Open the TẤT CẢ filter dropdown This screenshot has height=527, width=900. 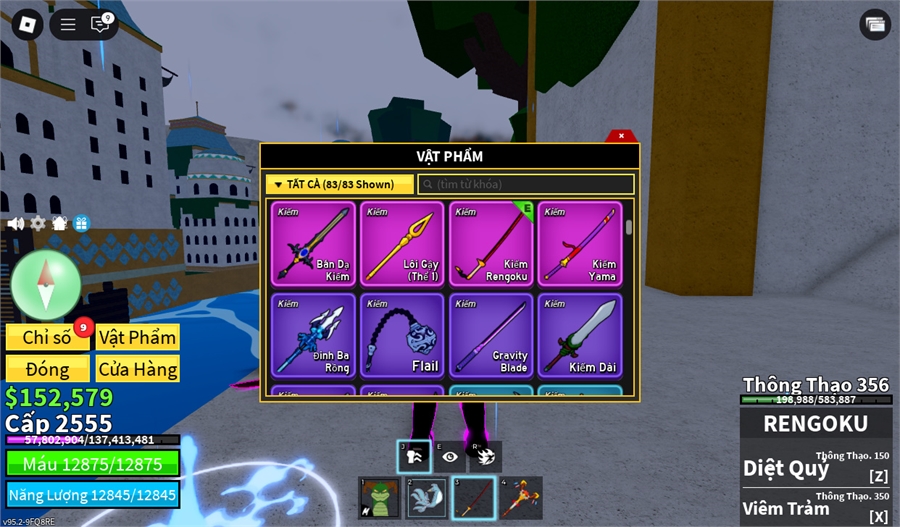(x=339, y=185)
